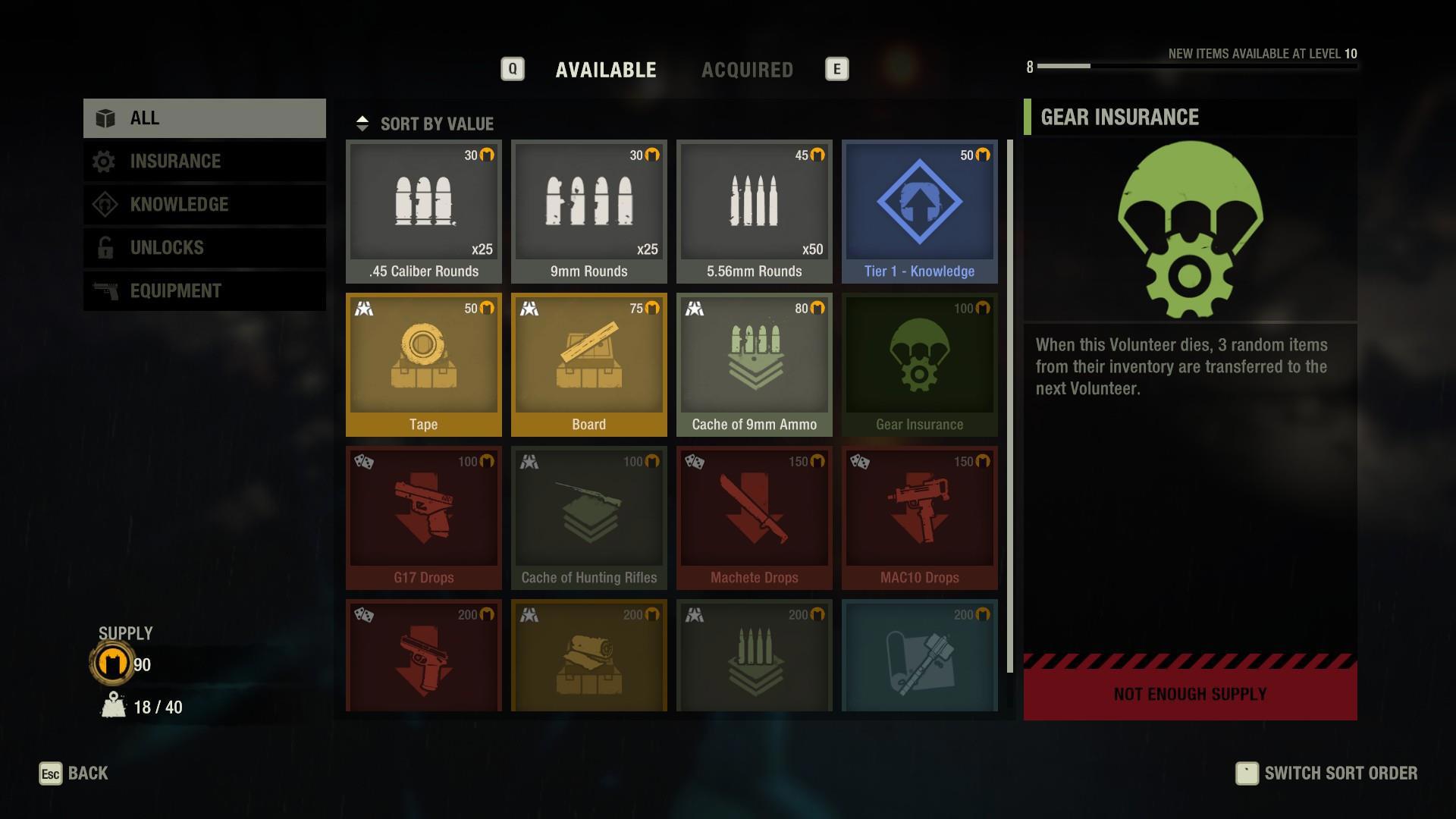The image size is (1456, 819).
Task: Choose the Equipment category
Action: tap(205, 291)
